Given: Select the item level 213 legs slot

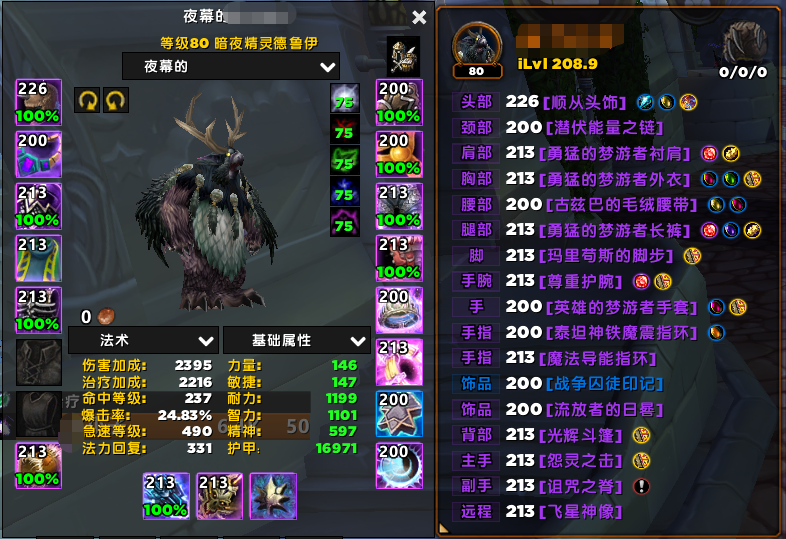Looking at the screenshot, I should click(398, 205).
